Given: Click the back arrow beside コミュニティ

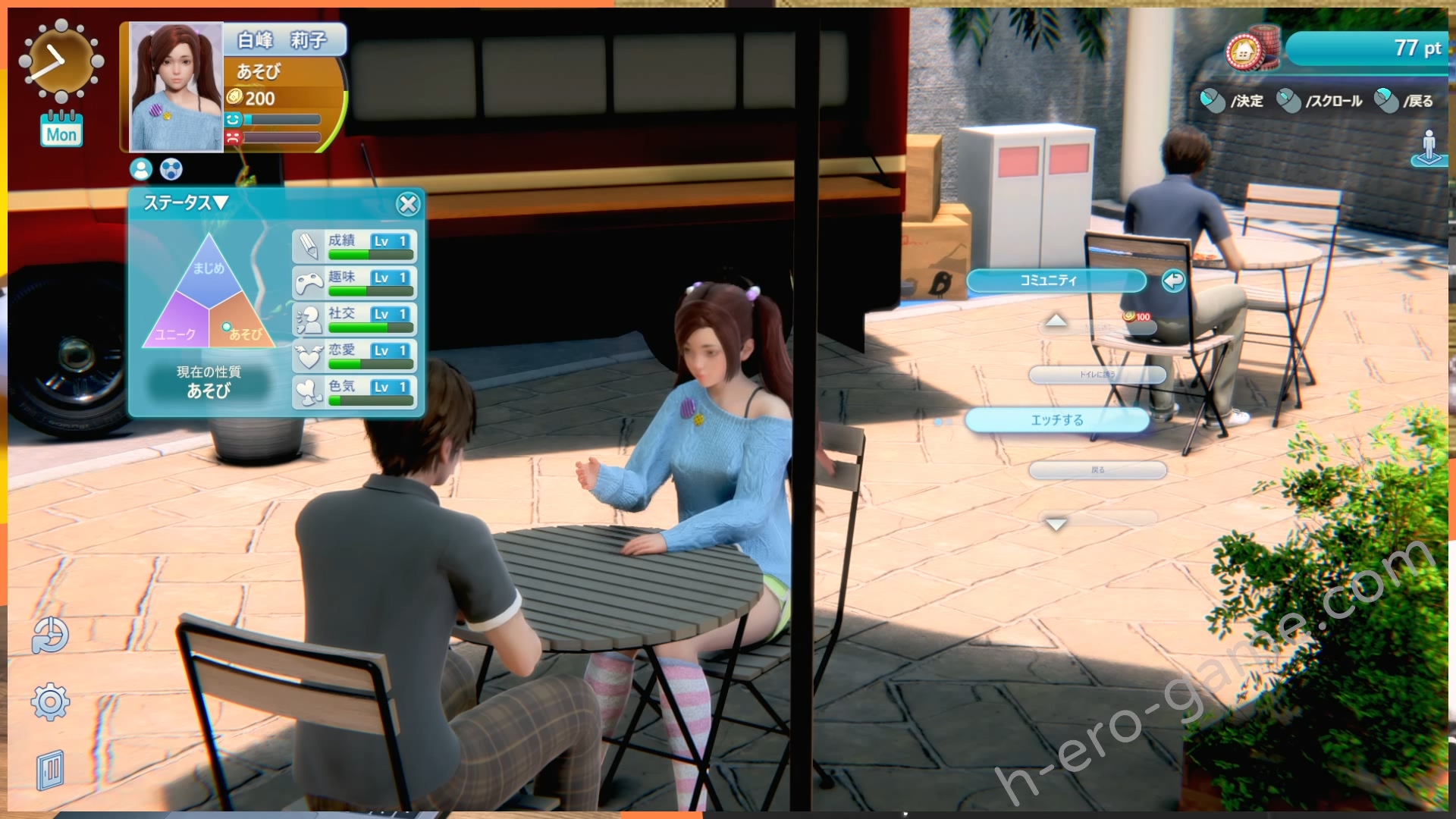Looking at the screenshot, I should click(x=1172, y=281).
